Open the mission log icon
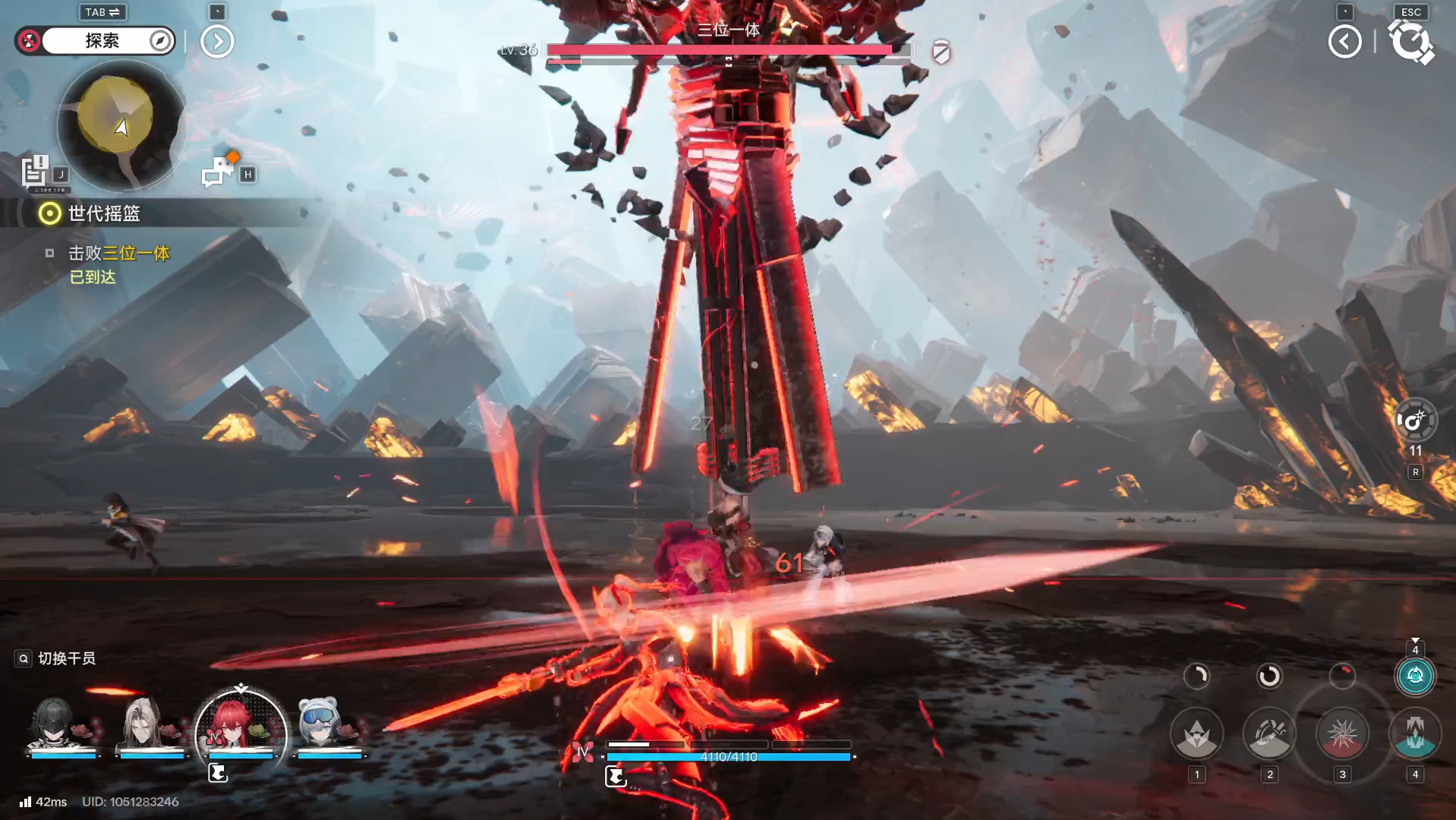1456x820 pixels. (x=35, y=172)
